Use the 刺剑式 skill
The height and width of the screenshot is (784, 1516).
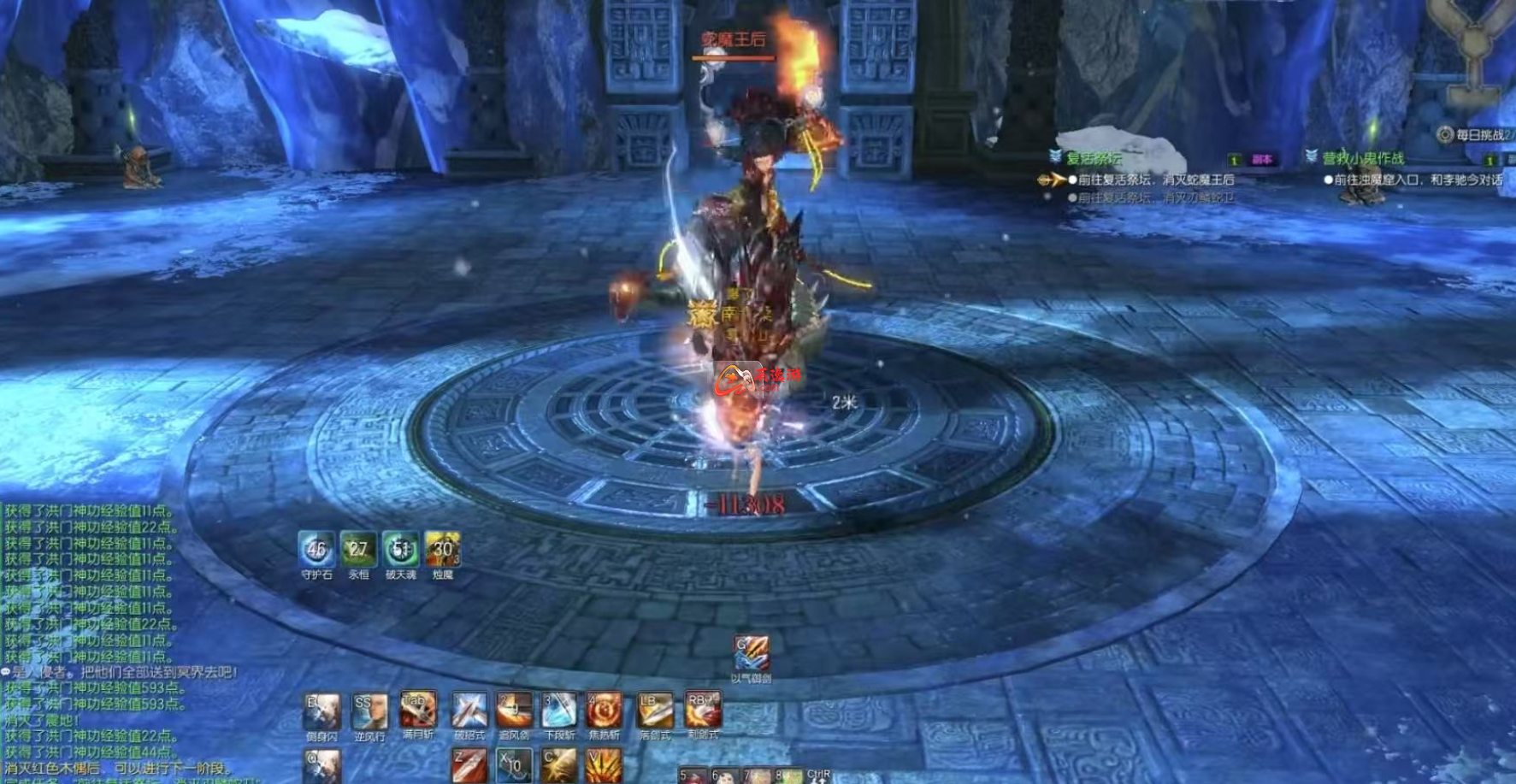tap(703, 710)
